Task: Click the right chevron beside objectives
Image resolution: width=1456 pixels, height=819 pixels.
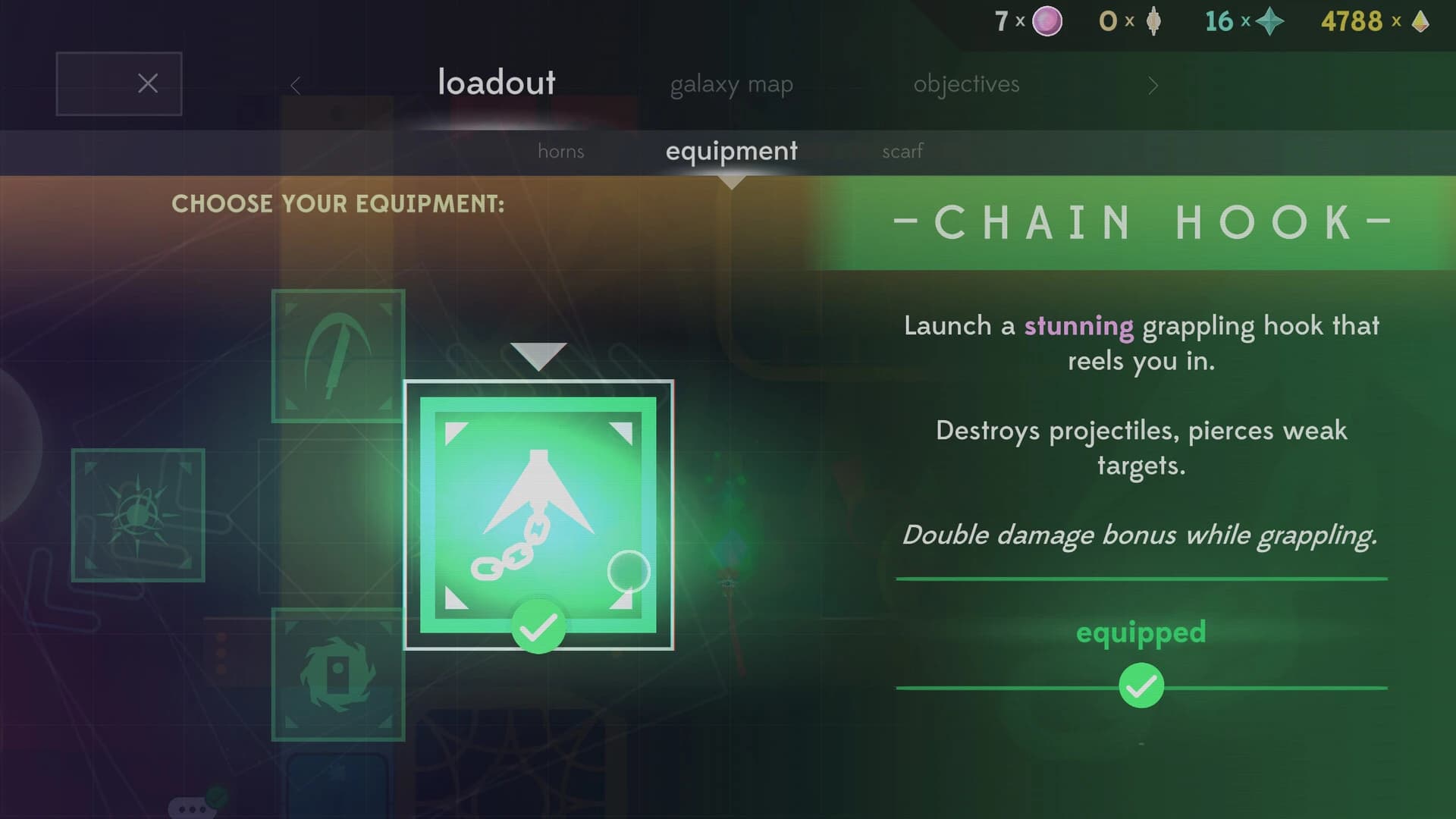Action: point(1153,86)
